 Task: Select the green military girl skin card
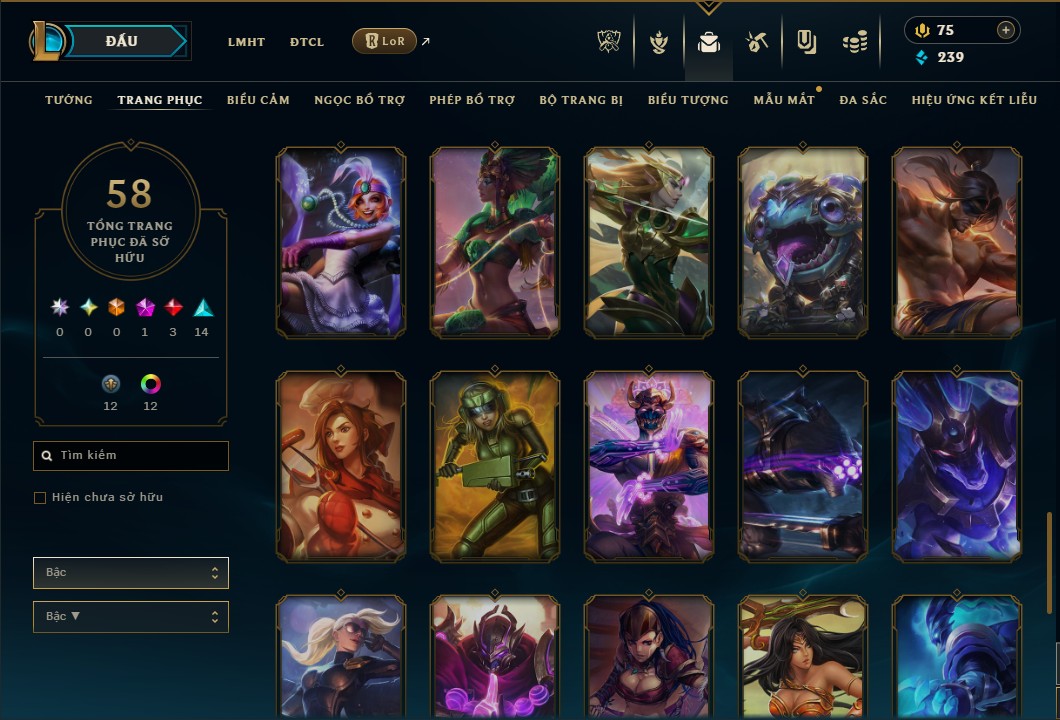click(x=495, y=466)
